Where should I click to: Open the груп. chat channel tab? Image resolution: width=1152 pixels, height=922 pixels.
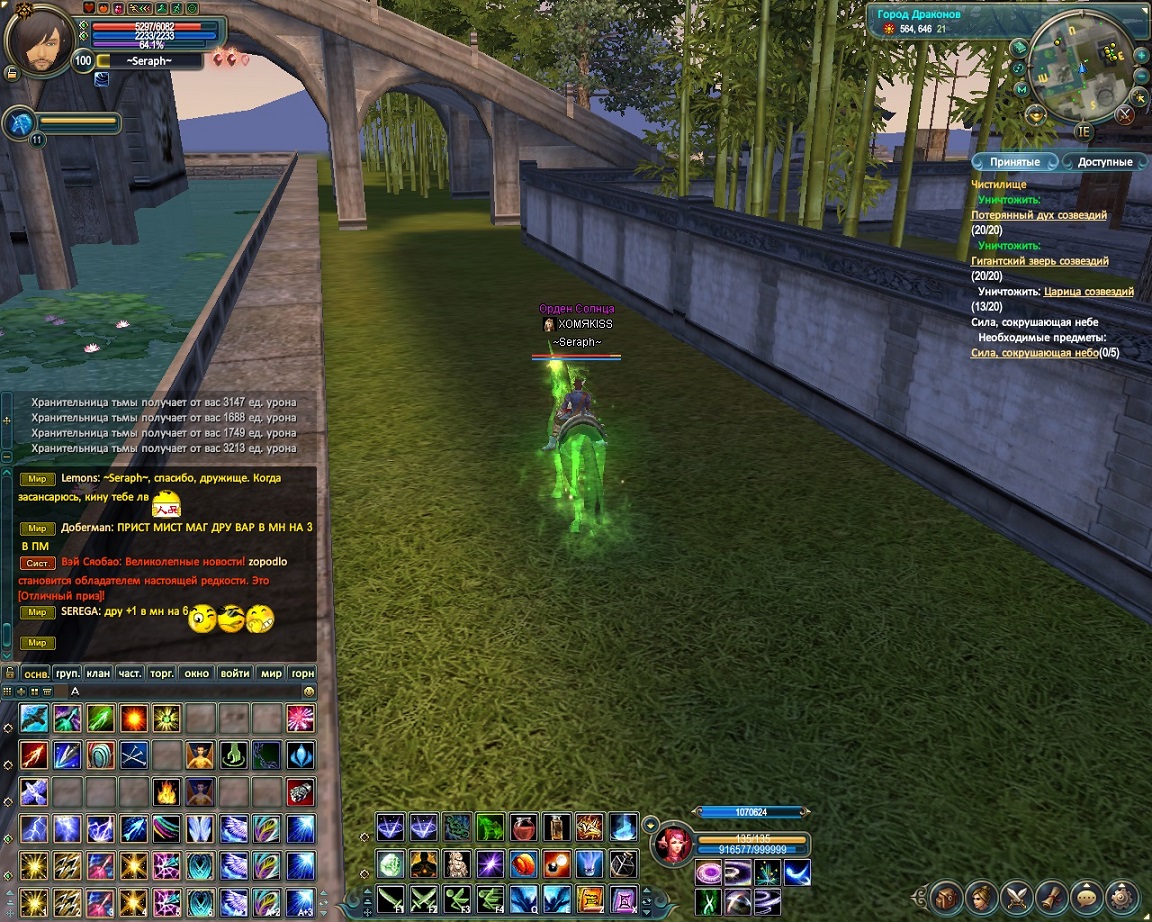click(x=67, y=673)
